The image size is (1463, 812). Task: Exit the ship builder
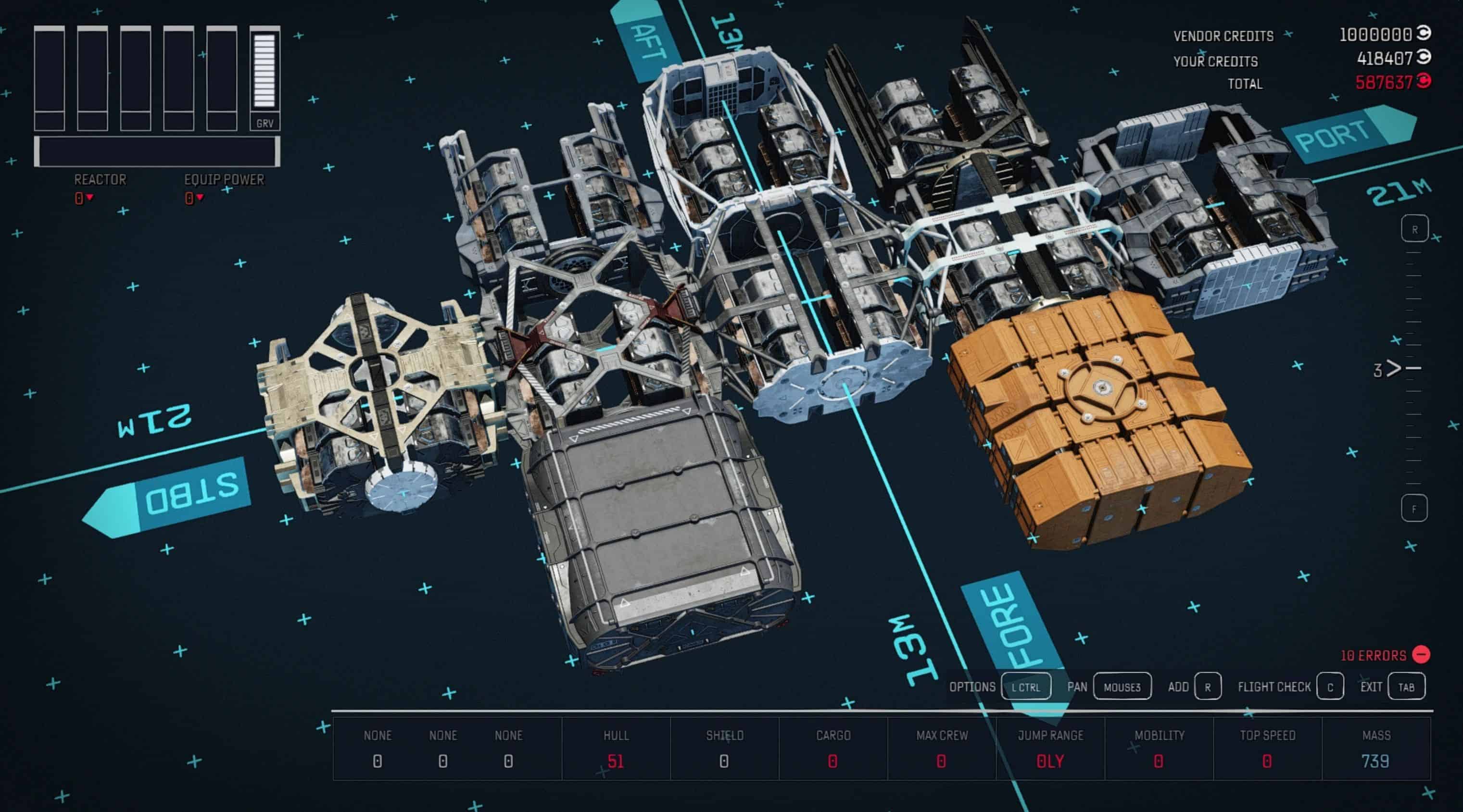pos(1406,687)
